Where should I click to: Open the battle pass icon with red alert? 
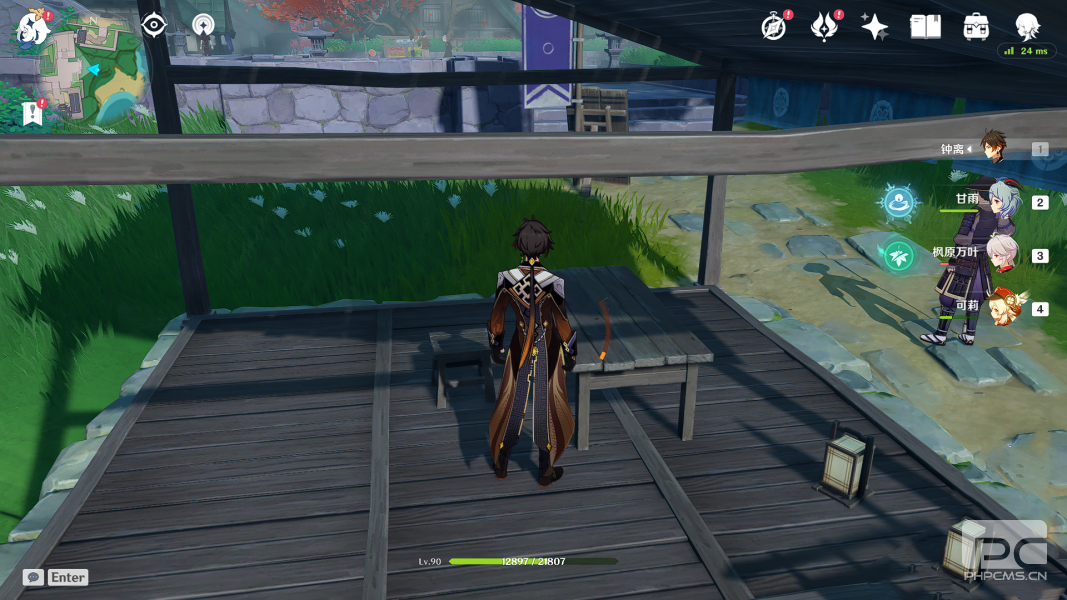click(x=824, y=27)
